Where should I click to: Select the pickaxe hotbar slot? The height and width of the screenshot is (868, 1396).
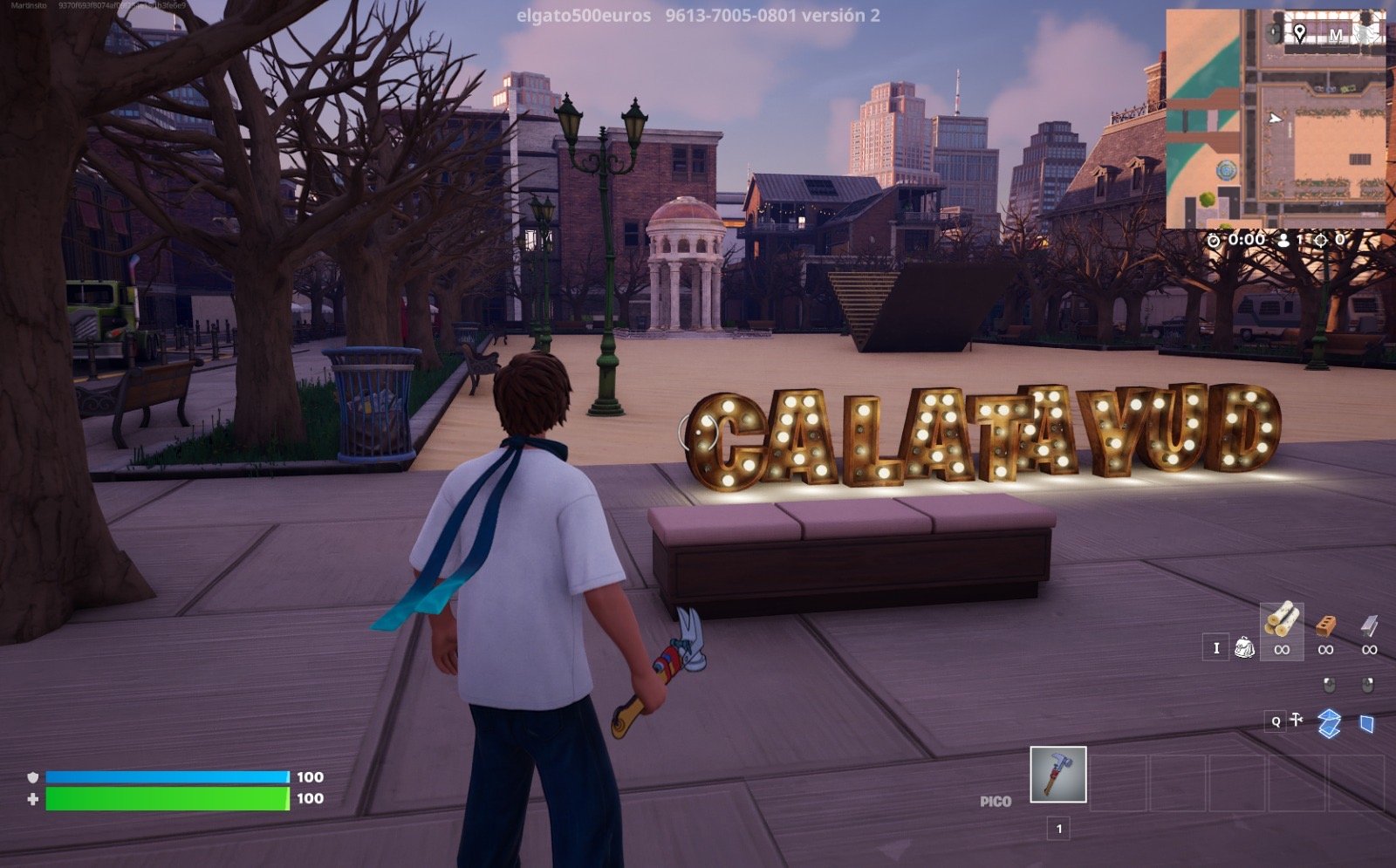tap(1057, 774)
